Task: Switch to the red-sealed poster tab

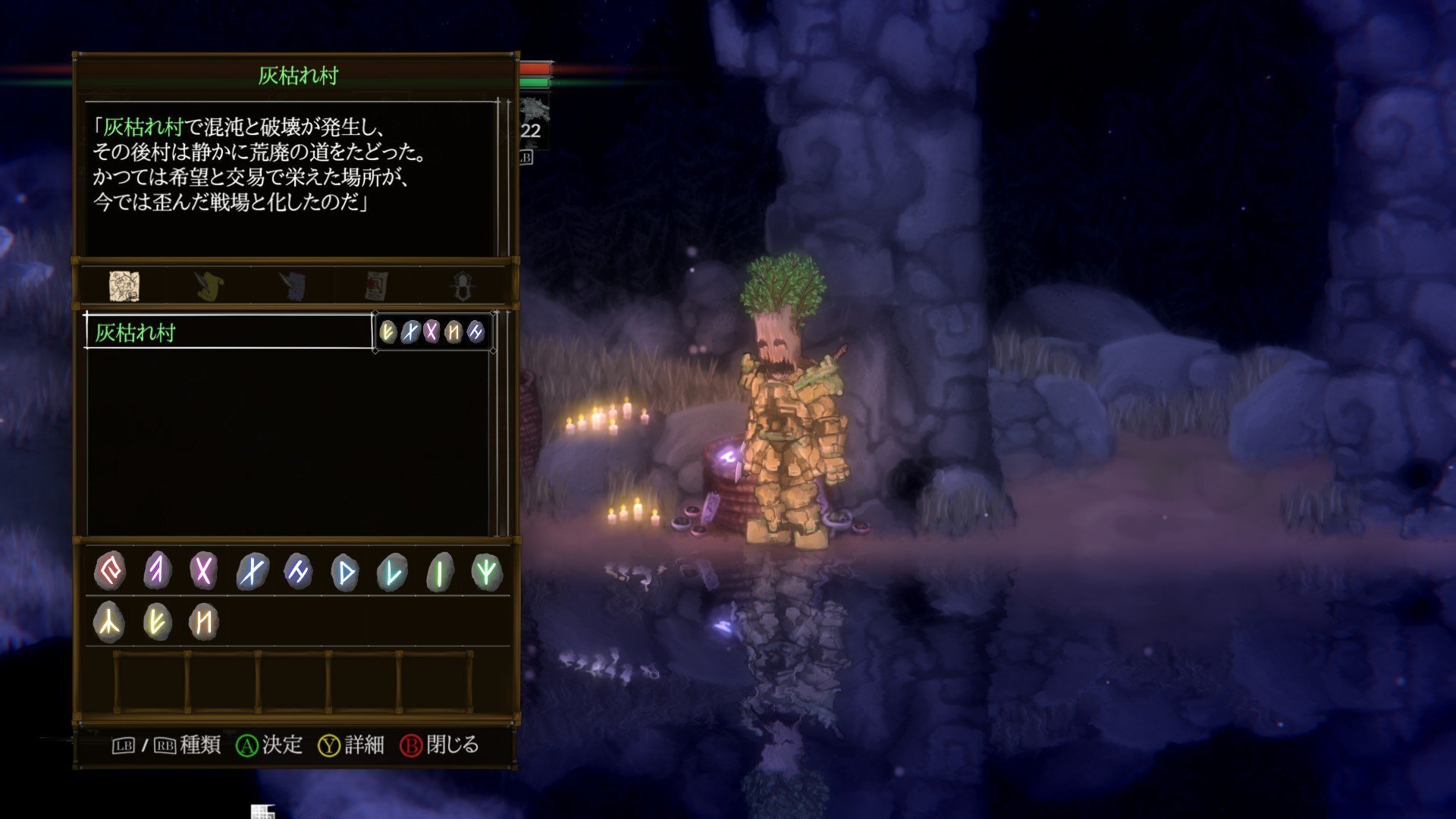Action: (376, 286)
